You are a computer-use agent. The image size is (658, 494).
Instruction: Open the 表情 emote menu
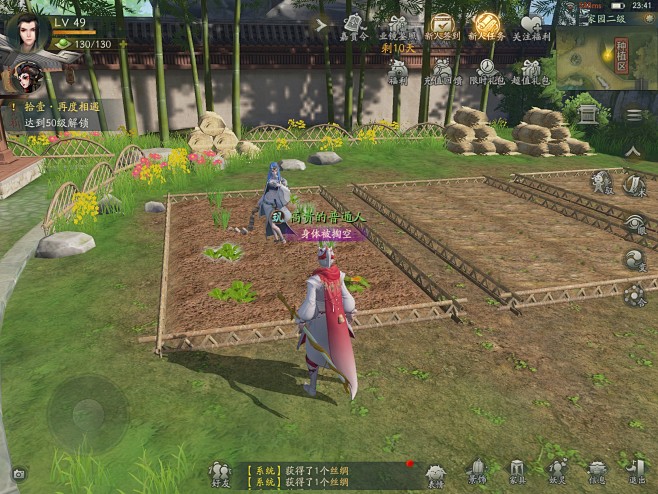point(435,474)
